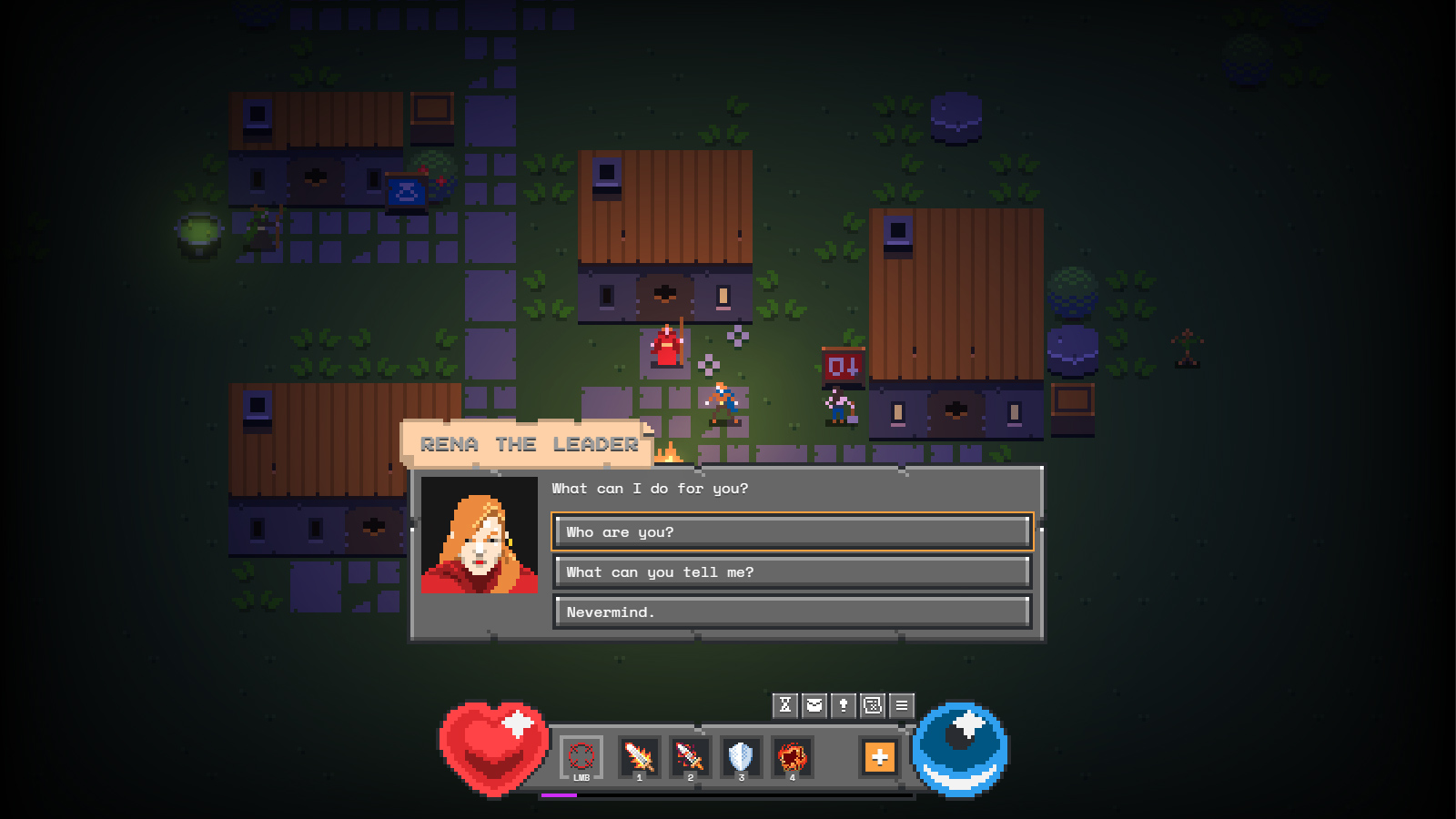End the conversation by clicking "Nevermind."
The height and width of the screenshot is (819, 1456).
791,612
